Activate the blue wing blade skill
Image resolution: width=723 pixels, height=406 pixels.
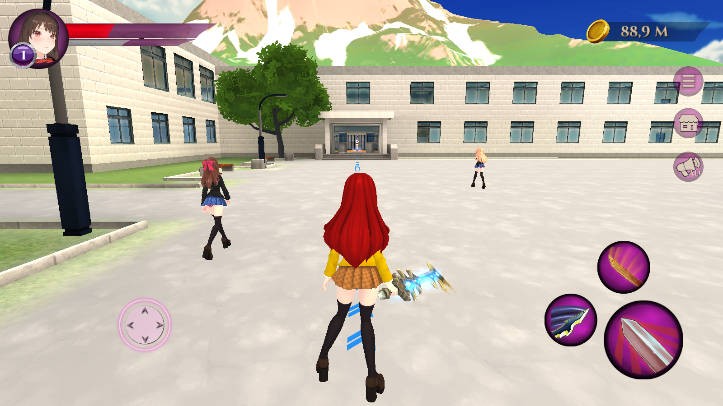click(571, 320)
